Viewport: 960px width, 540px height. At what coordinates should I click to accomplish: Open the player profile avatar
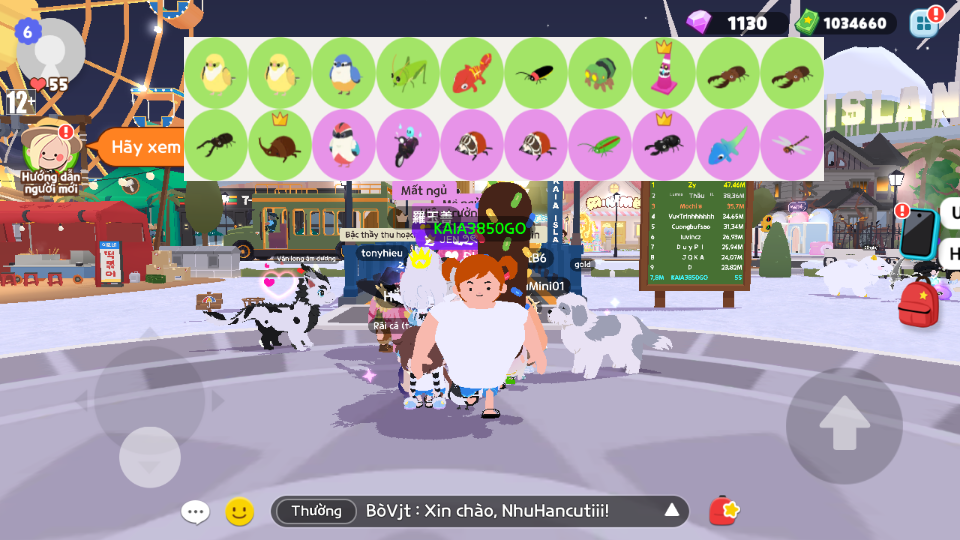[x=50, y=50]
